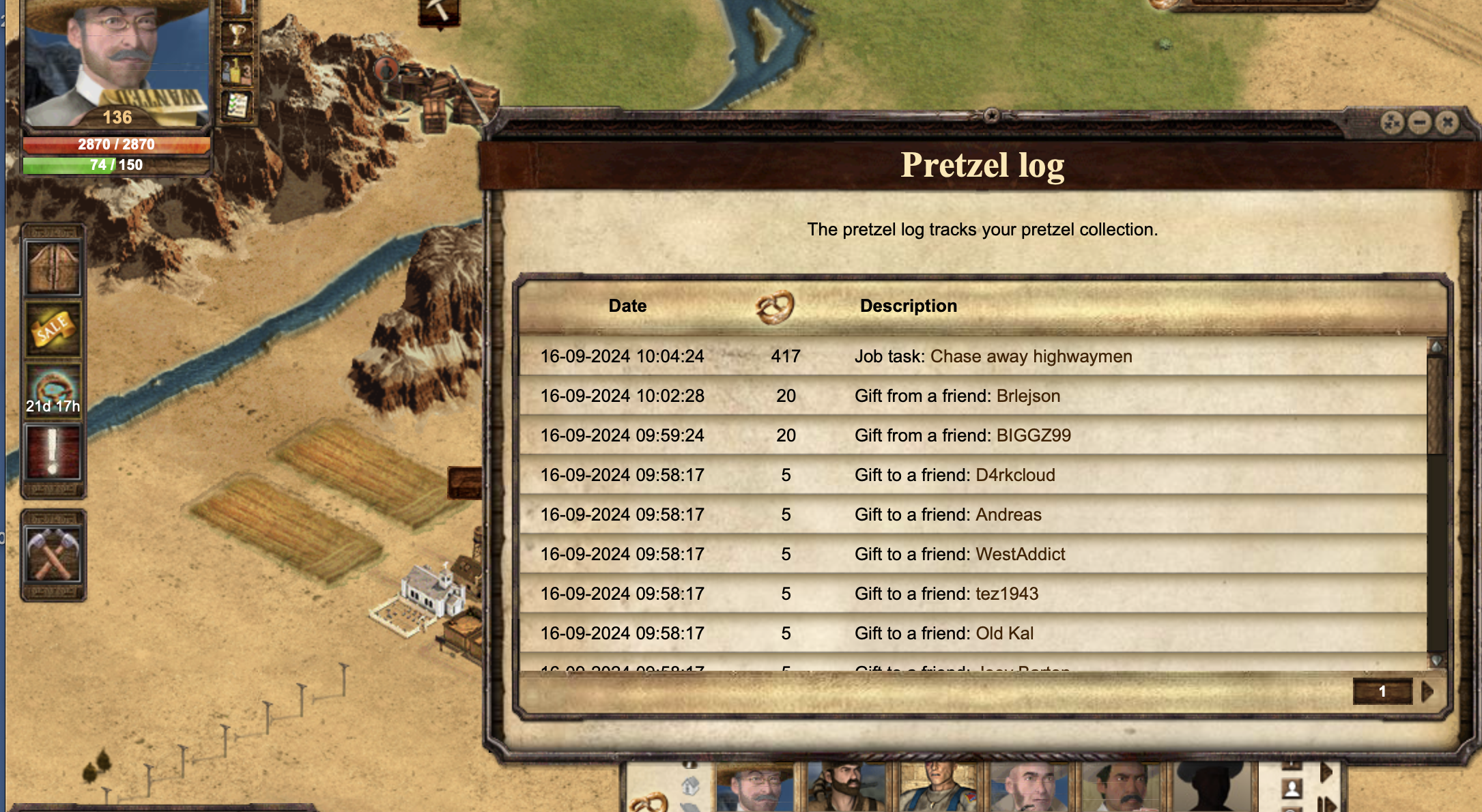Close all open windows button
1482x812 pixels.
pyautogui.click(x=1391, y=123)
